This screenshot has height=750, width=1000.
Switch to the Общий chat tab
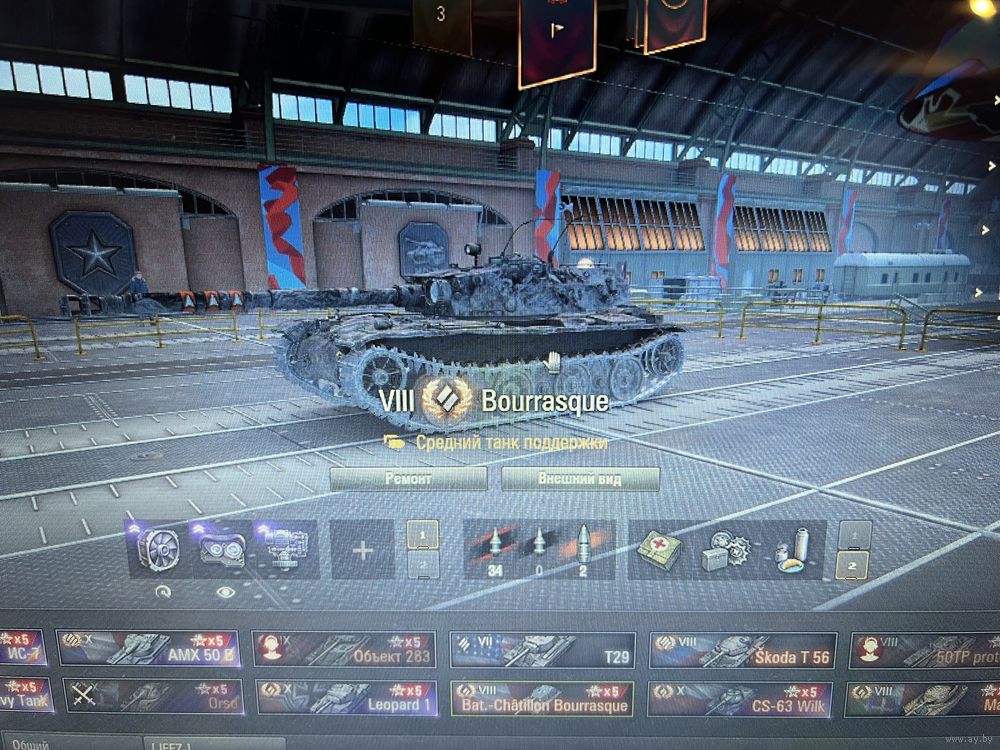tap(32, 744)
